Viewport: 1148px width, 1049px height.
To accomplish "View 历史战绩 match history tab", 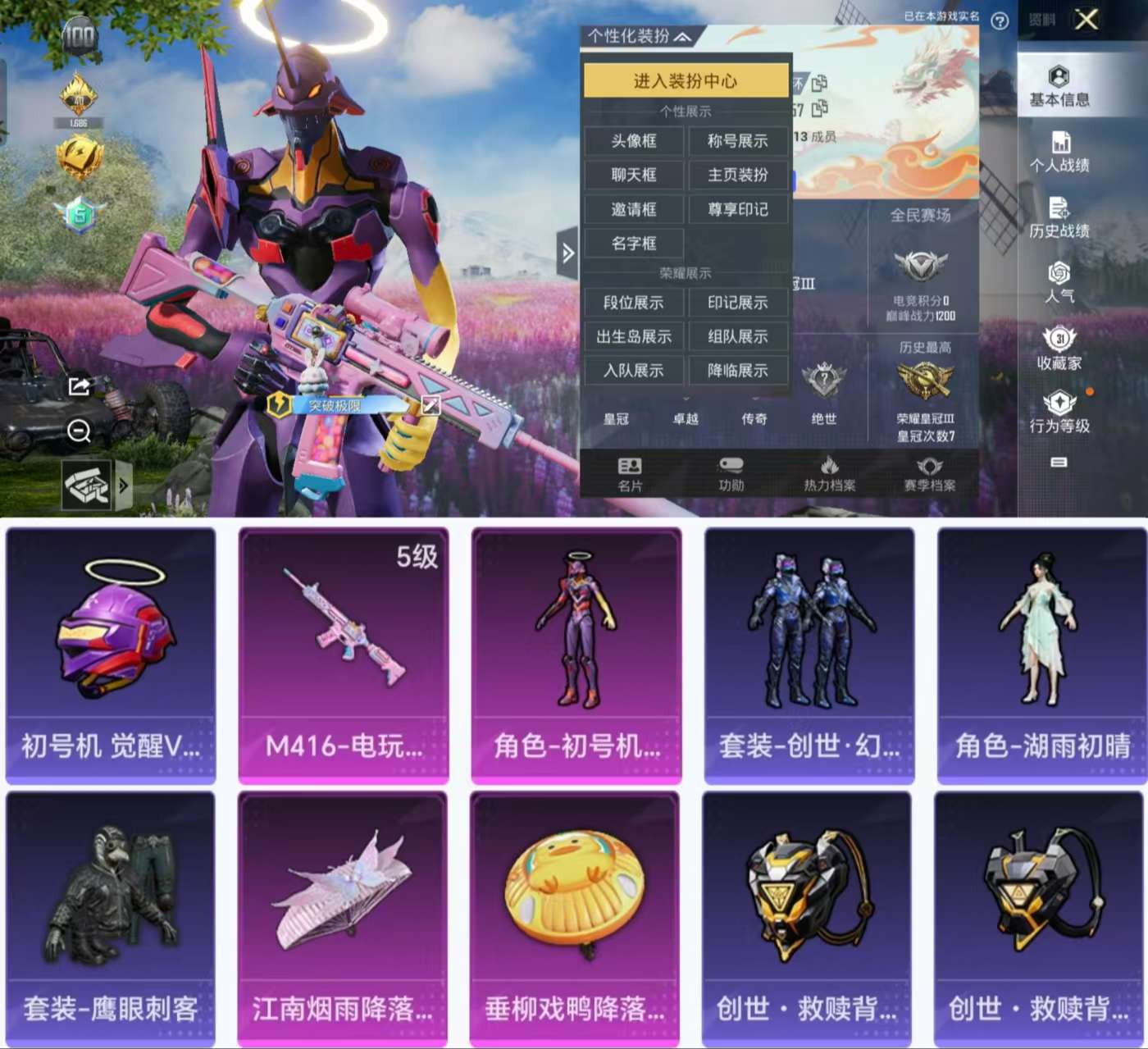I will [1059, 218].
